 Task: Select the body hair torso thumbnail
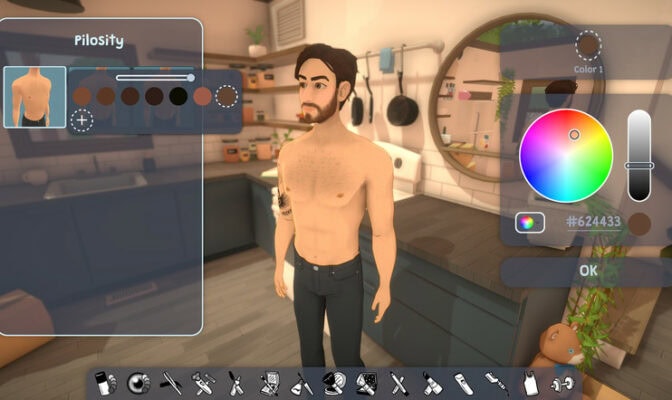point(35,97)
